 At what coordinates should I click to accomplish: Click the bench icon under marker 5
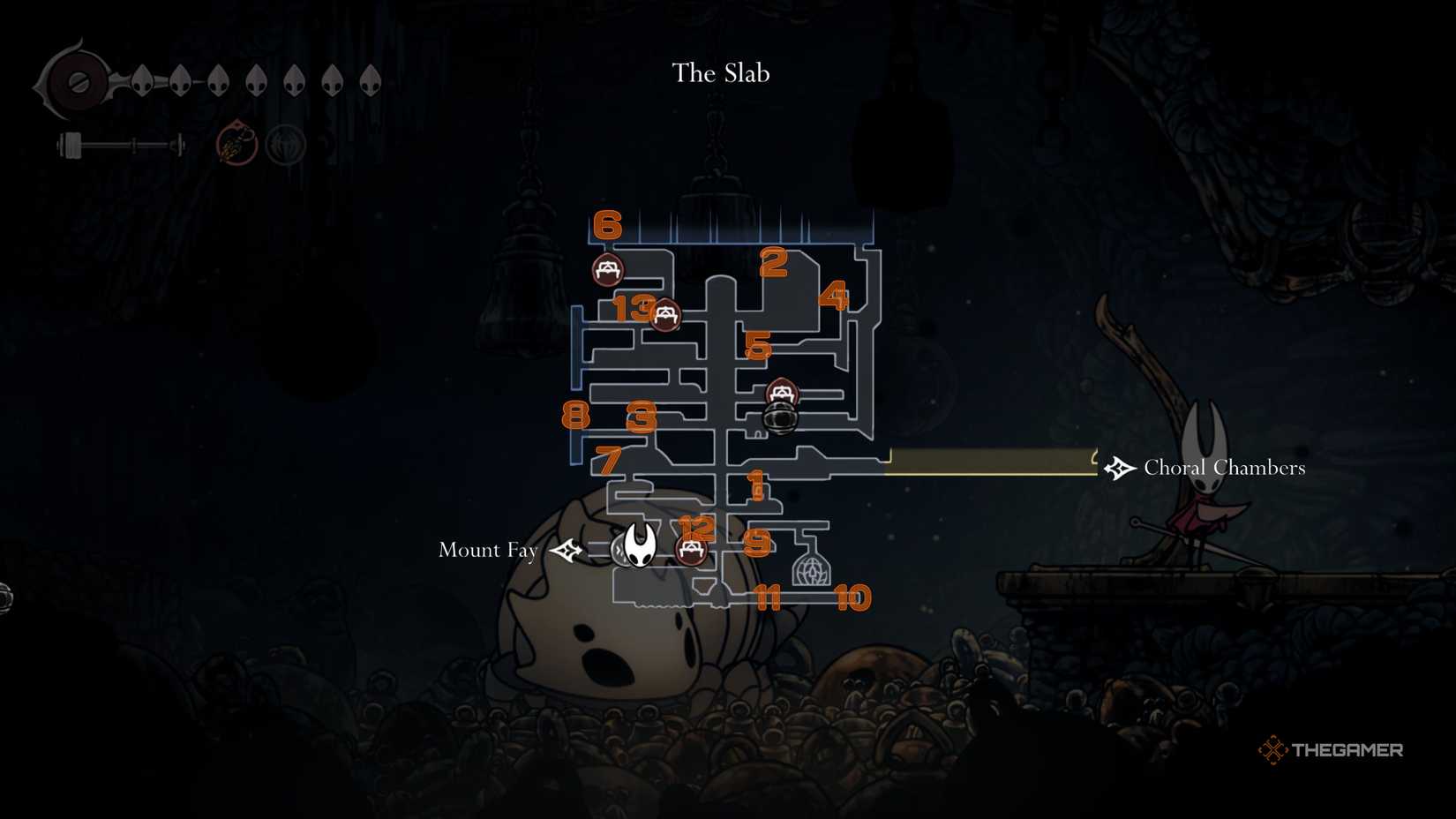(x=780, y=393)
